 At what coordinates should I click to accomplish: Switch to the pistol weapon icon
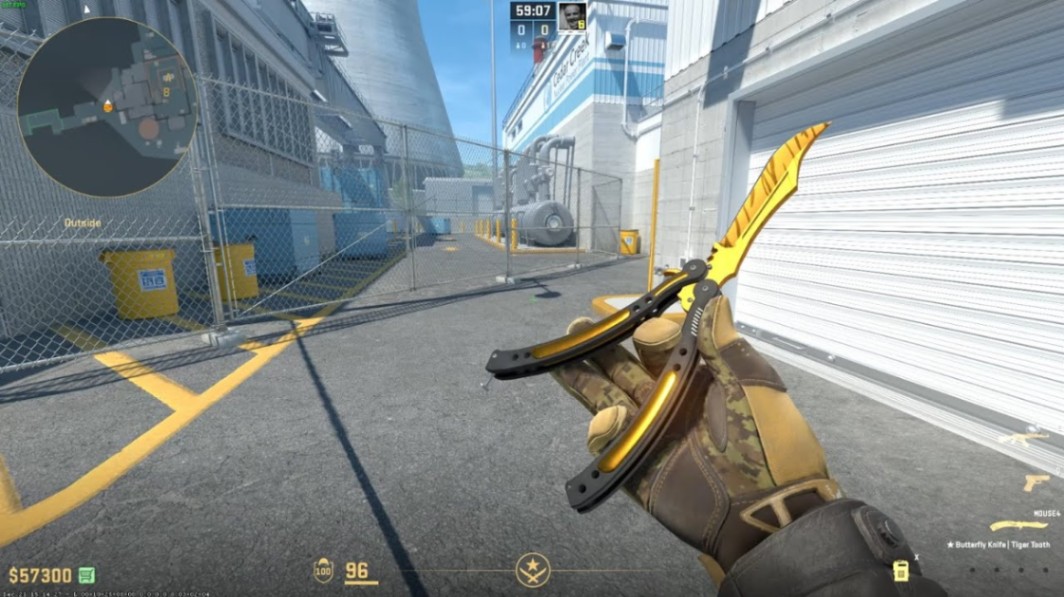pos(1034,483)
